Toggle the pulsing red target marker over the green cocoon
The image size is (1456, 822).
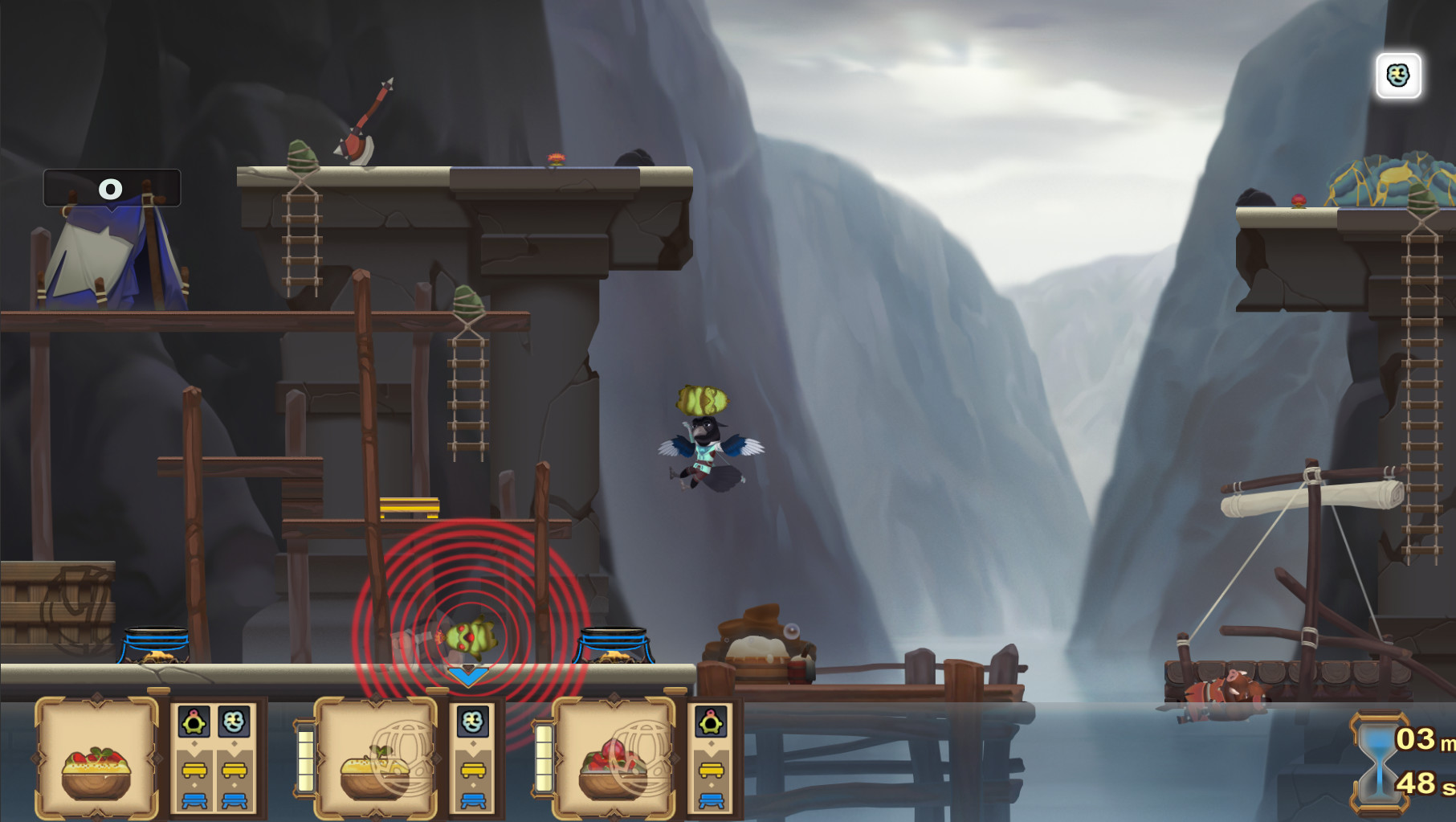(x=471, y=639)
